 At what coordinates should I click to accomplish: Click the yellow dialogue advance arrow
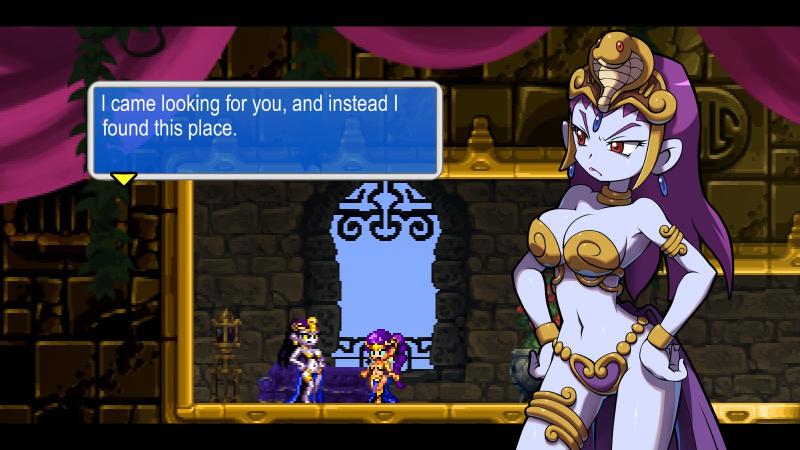[123, 179]
